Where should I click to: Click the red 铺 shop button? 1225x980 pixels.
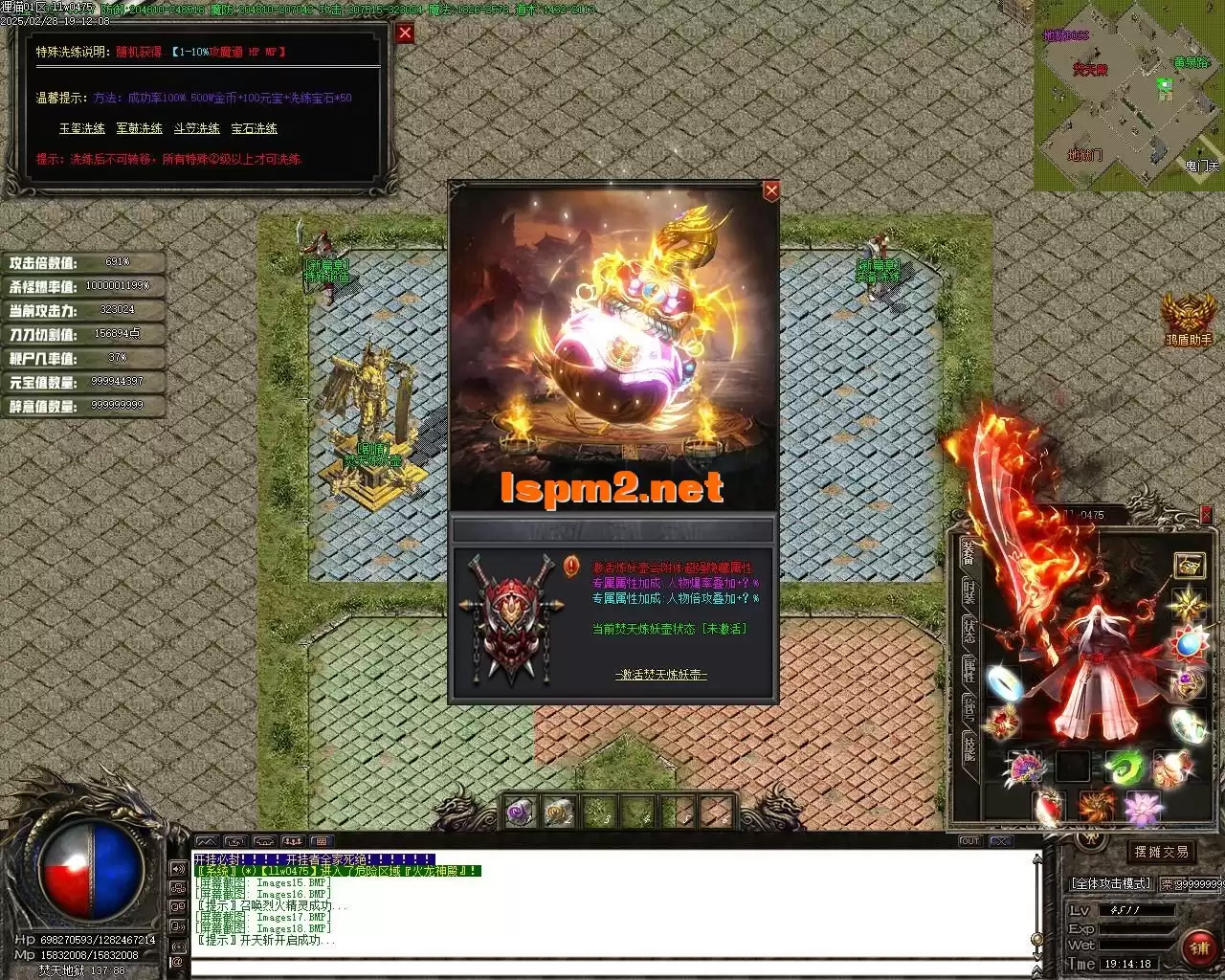coord(1198,947)
